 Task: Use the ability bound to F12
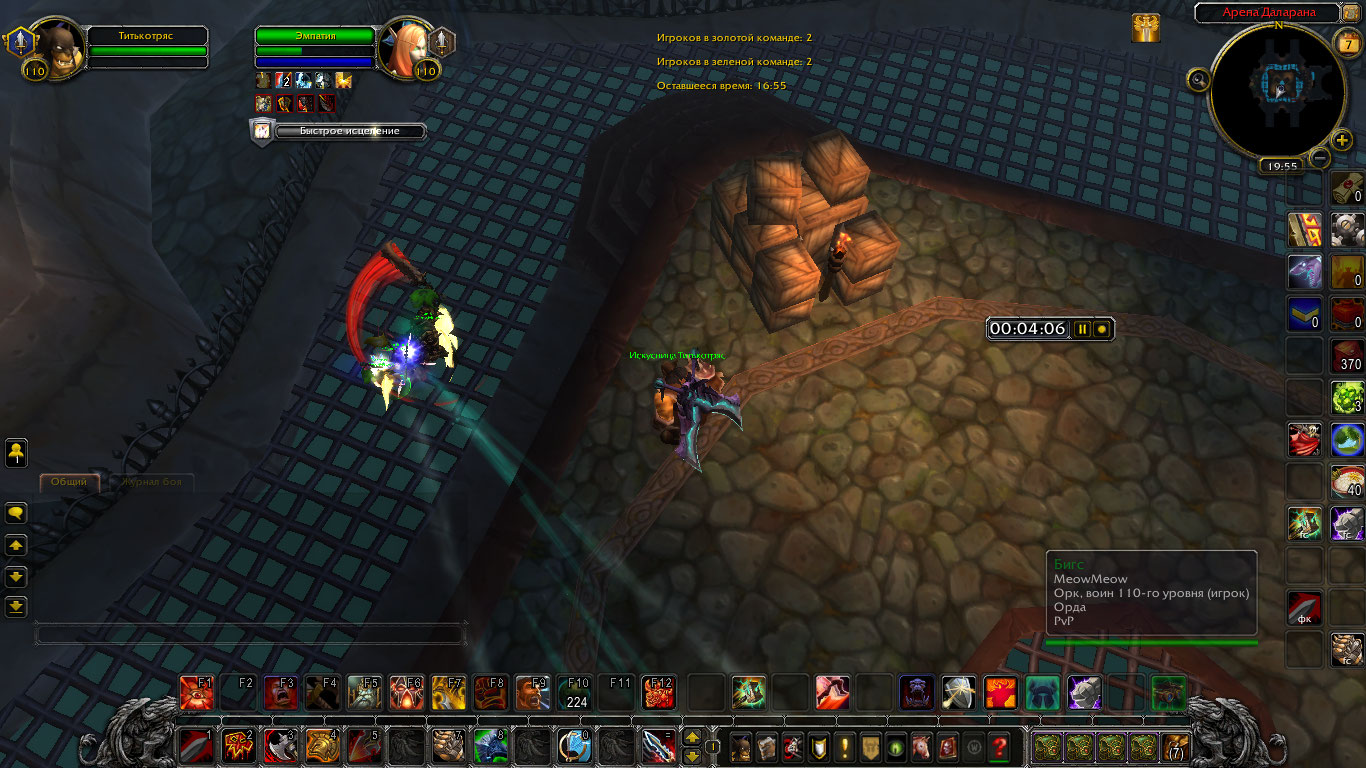[658, 692]
